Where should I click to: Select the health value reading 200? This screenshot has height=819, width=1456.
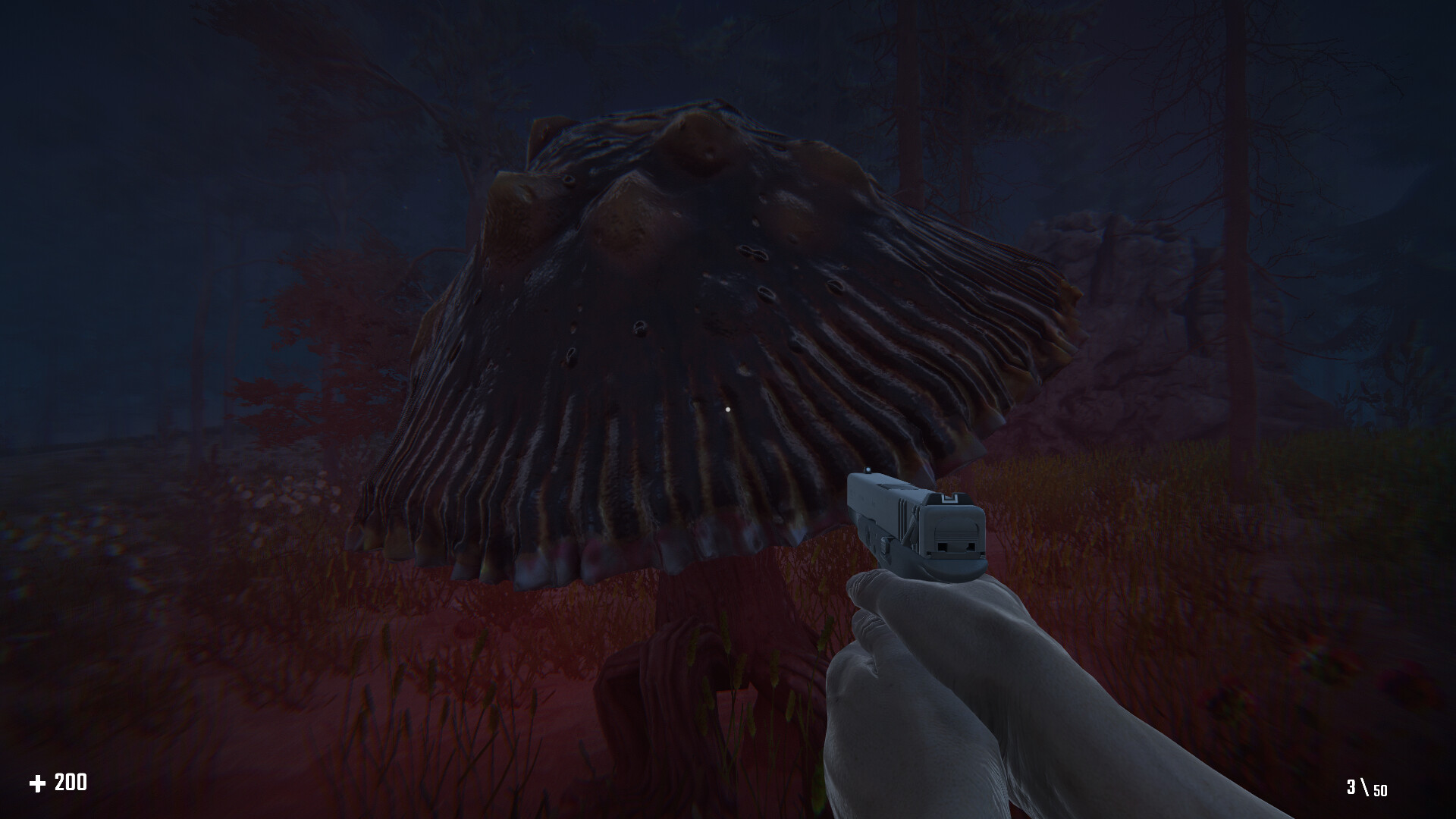coord(71,780)
